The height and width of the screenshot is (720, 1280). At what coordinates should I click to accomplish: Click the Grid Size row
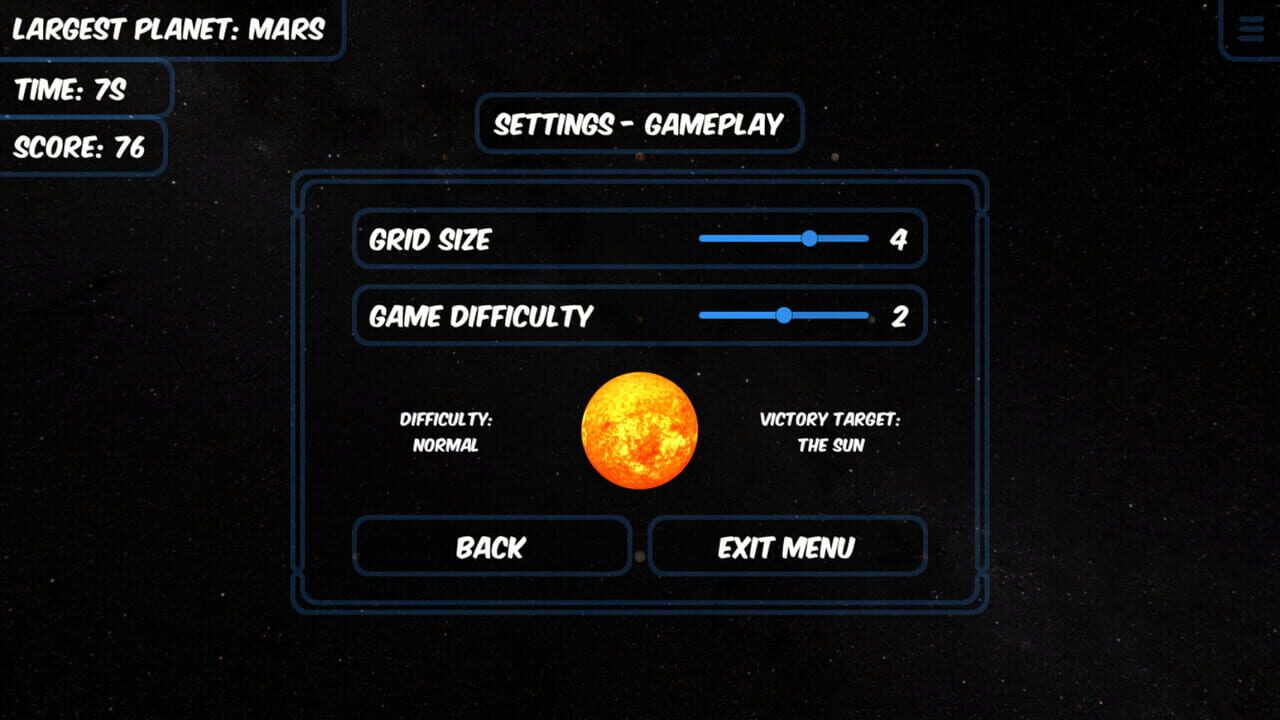point(639,239)
